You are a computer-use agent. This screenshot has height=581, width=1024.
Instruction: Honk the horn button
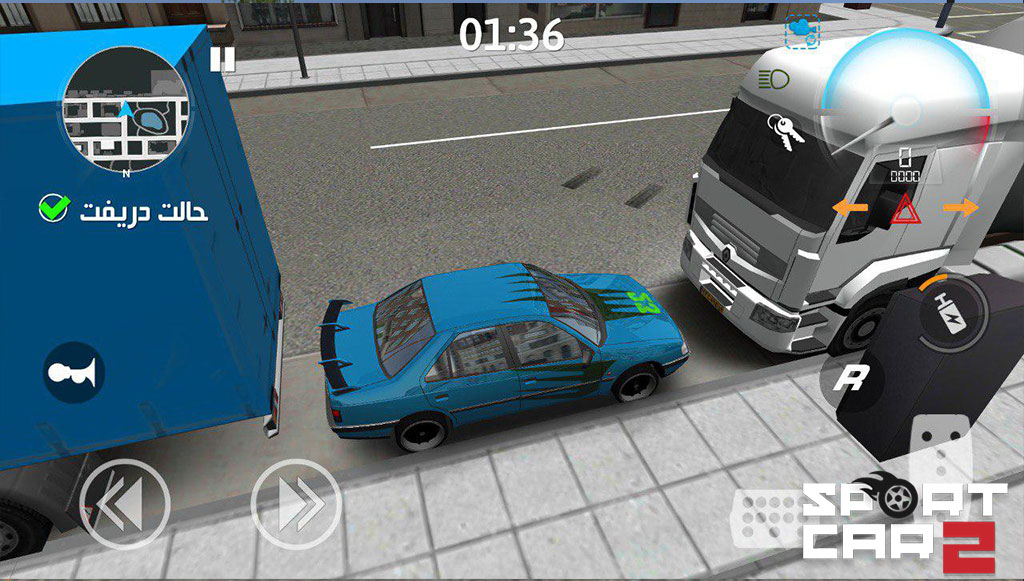(x=74, y=372)
